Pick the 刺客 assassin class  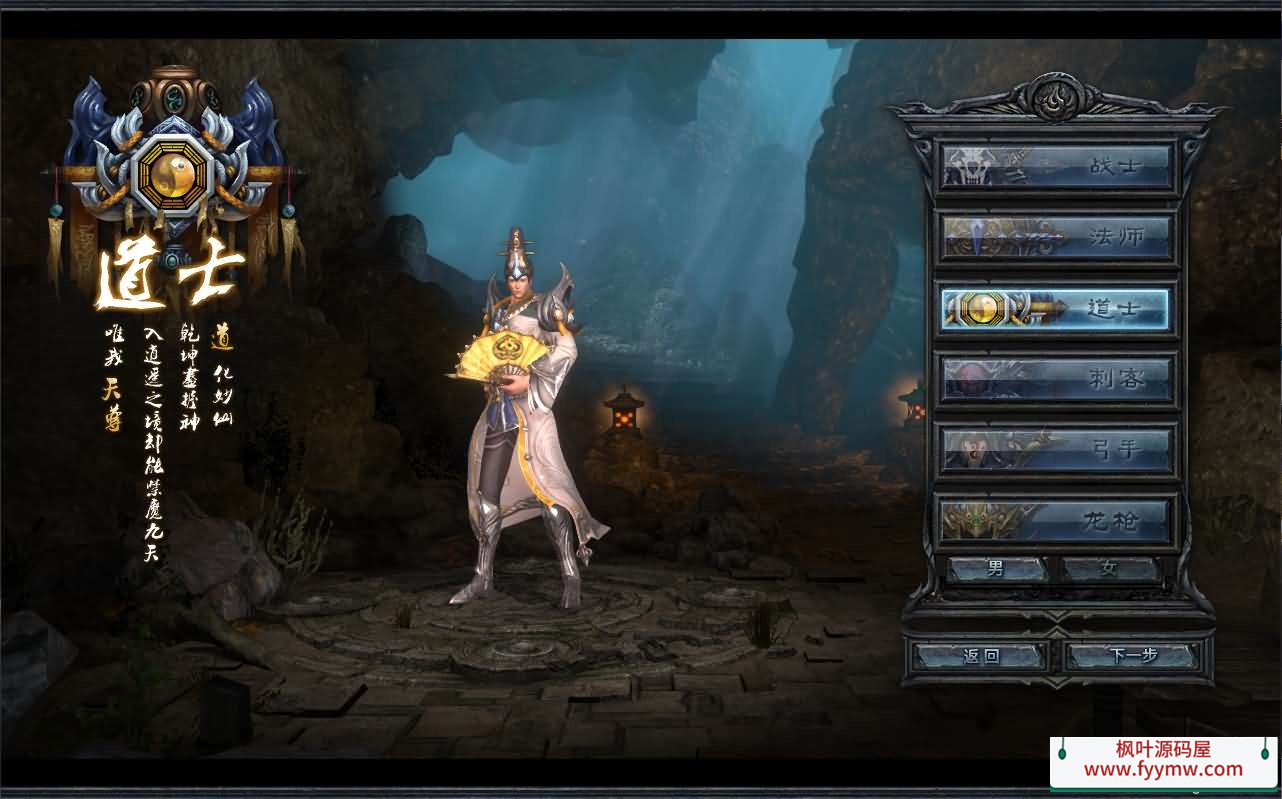click(1056, 379)
